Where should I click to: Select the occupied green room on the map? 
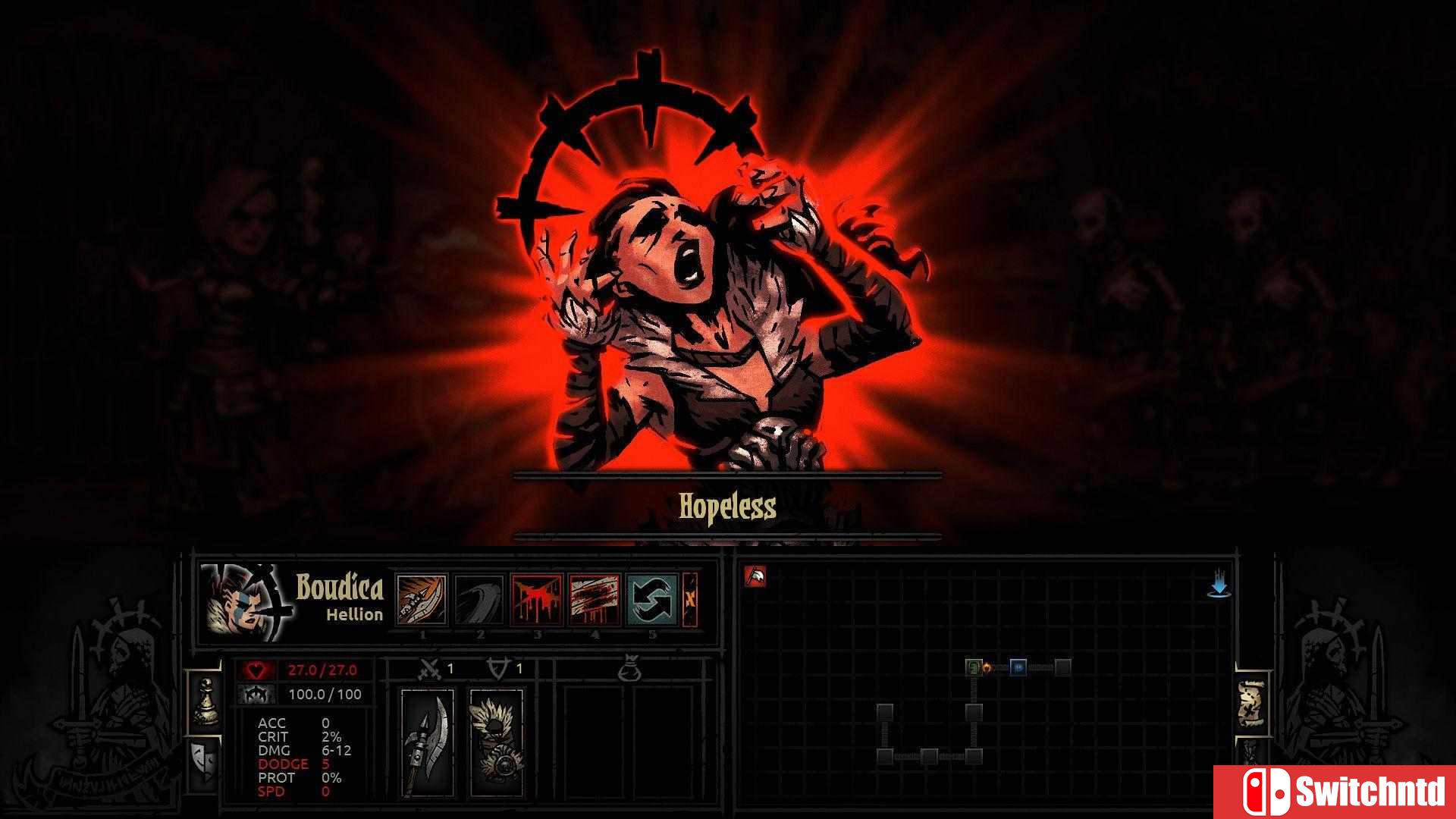(974, 667)
